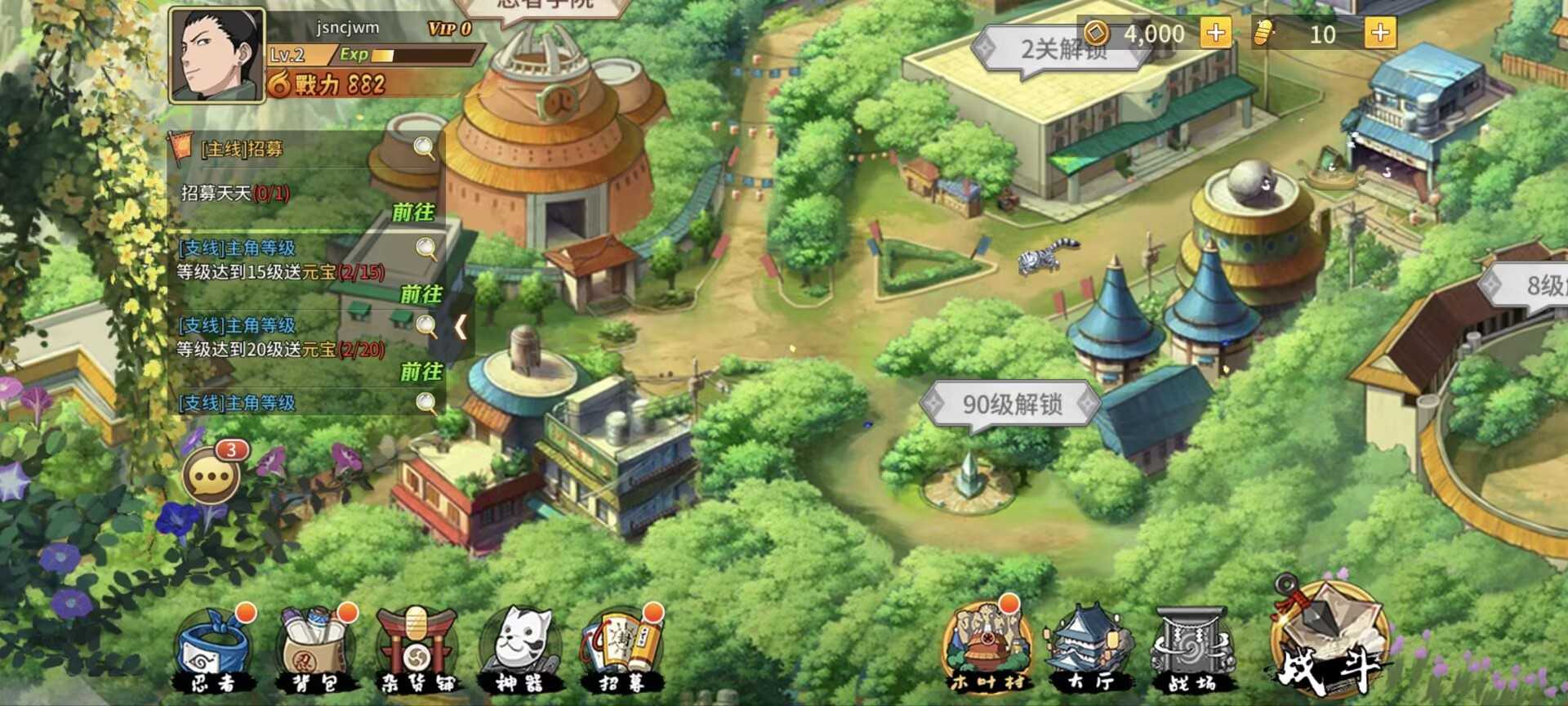Go to the level 20 reward quest

421,371
